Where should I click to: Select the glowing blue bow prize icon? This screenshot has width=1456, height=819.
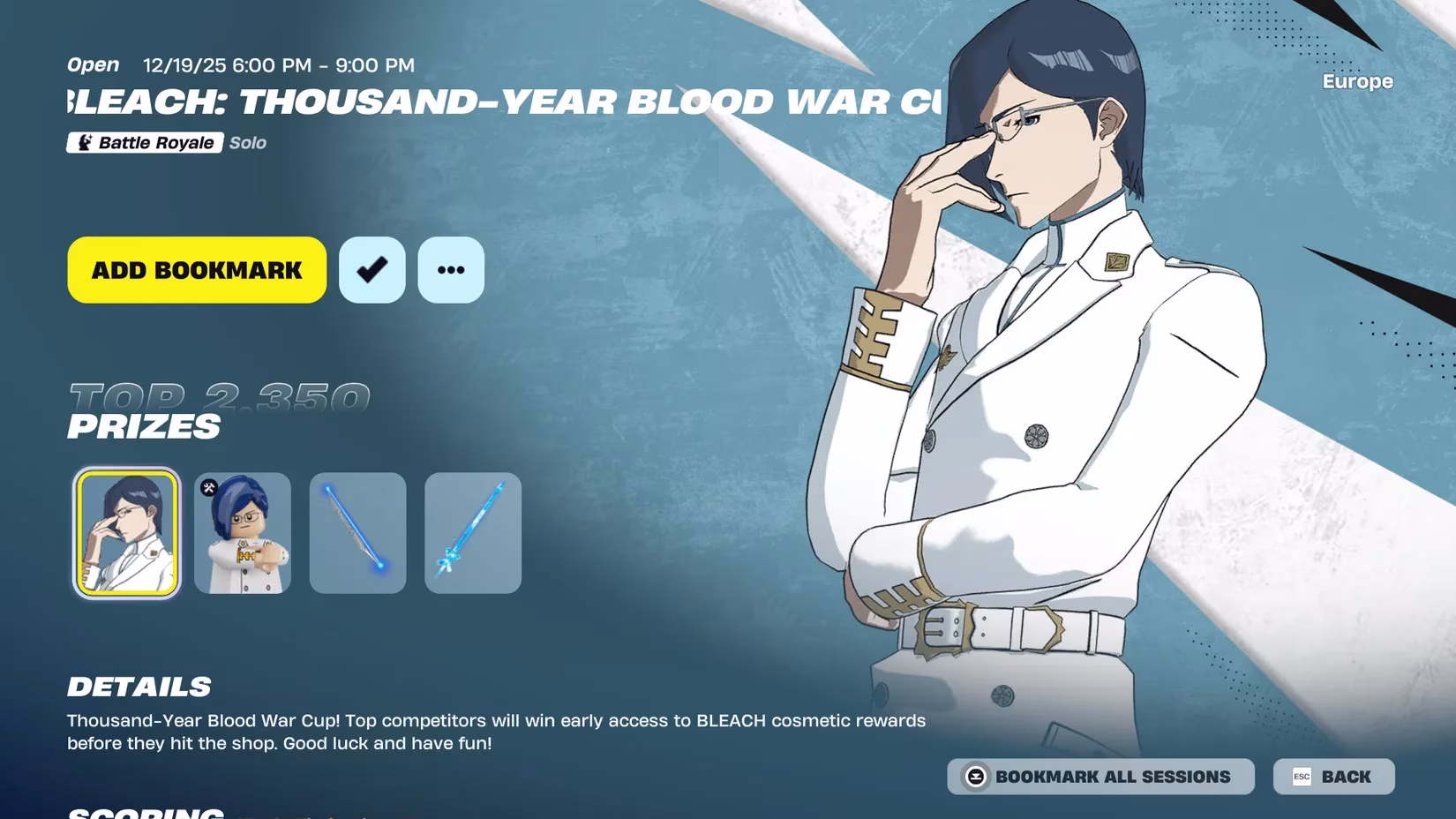[x=357, y=533]
